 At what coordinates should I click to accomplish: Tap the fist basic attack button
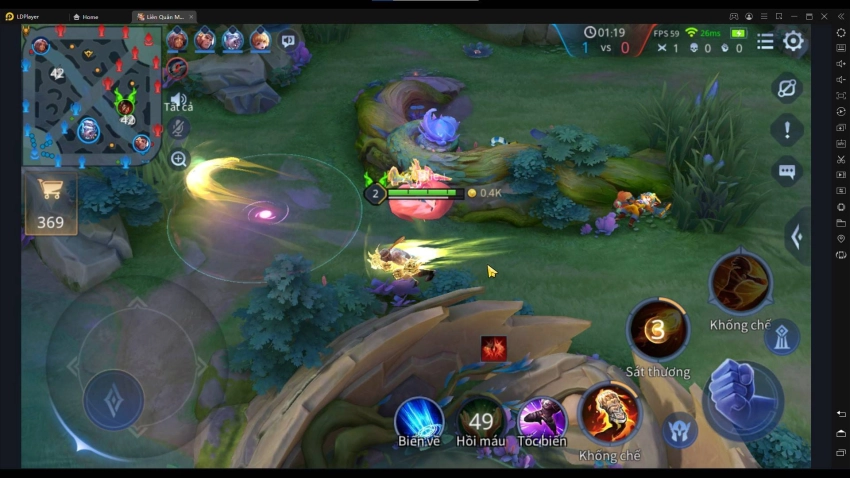tap(743, 398)
